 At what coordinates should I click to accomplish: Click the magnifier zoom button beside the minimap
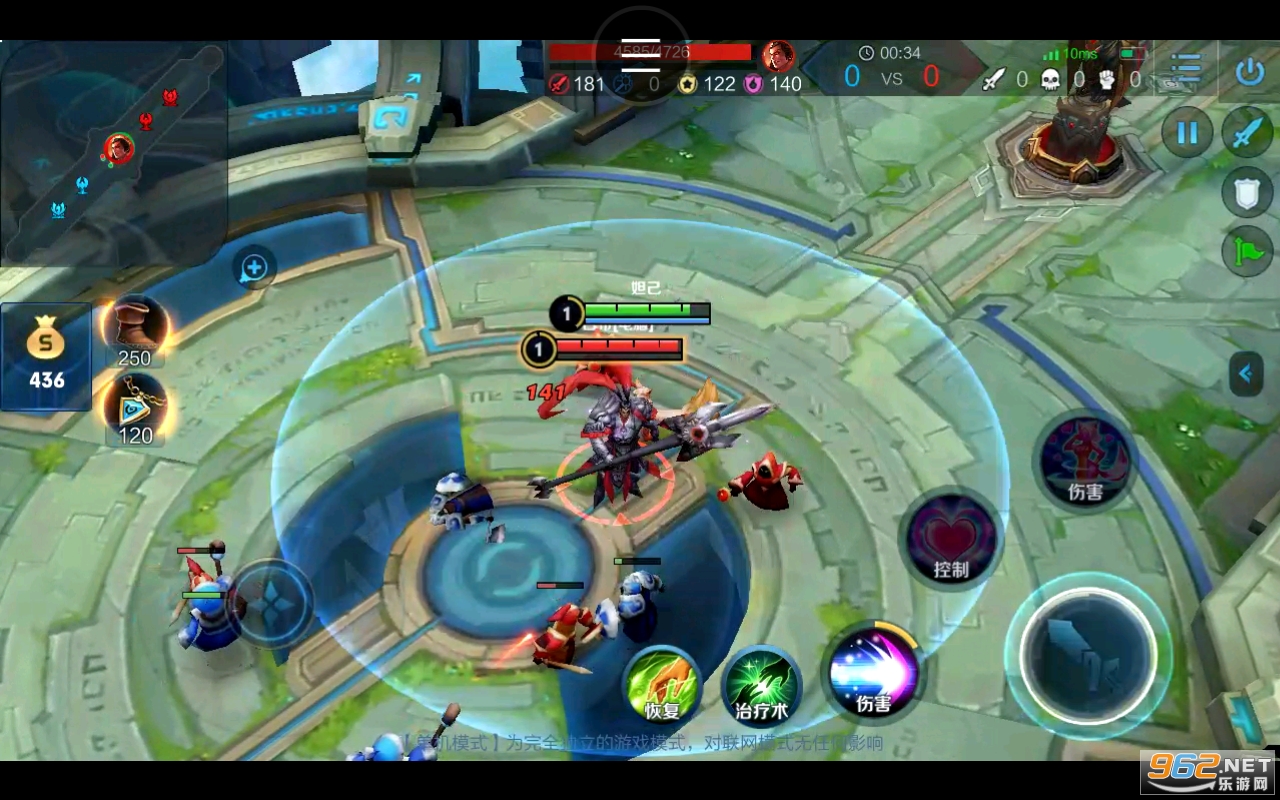pos(255,268)
